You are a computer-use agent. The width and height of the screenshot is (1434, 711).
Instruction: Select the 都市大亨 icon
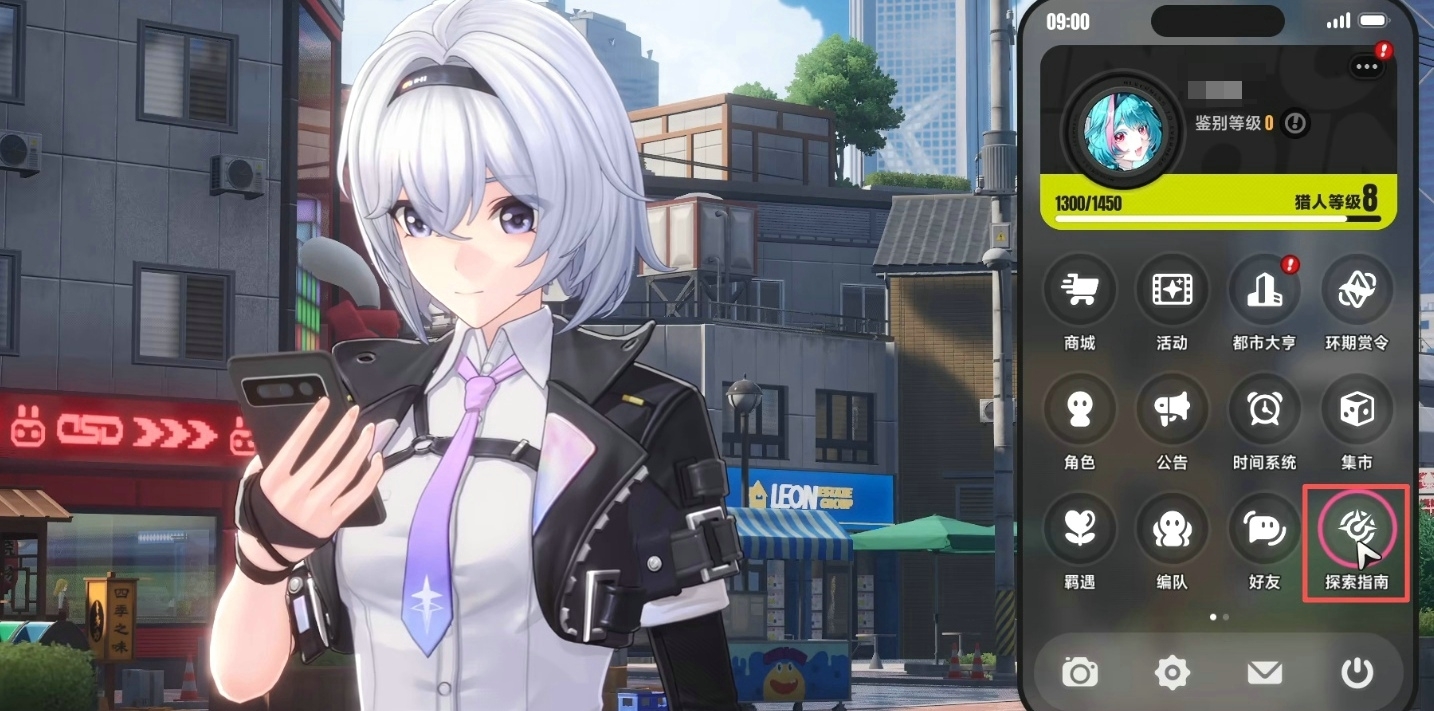click(x=1263, y=291)
